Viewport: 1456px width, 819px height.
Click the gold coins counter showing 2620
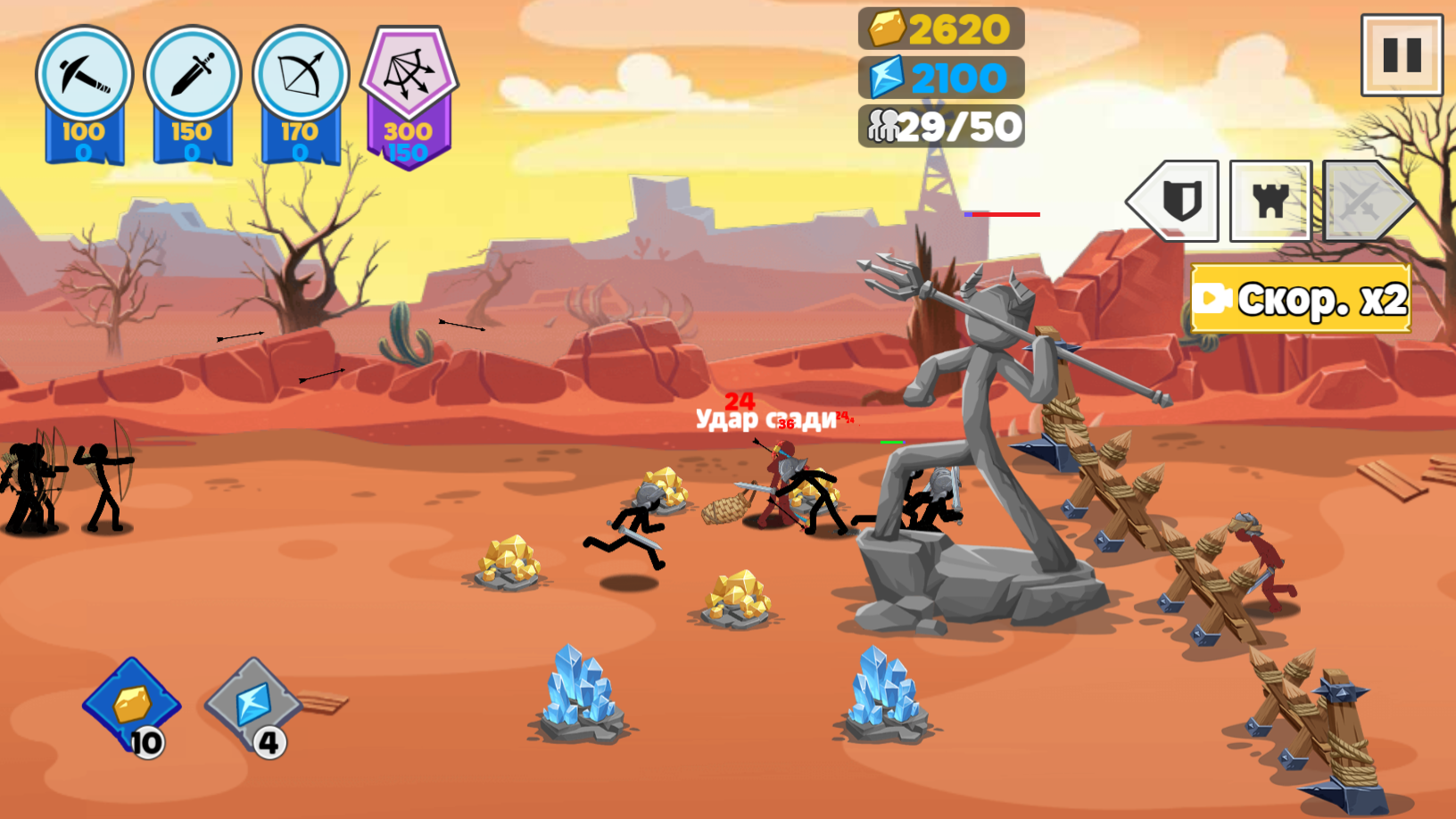[x=937, y=29]
